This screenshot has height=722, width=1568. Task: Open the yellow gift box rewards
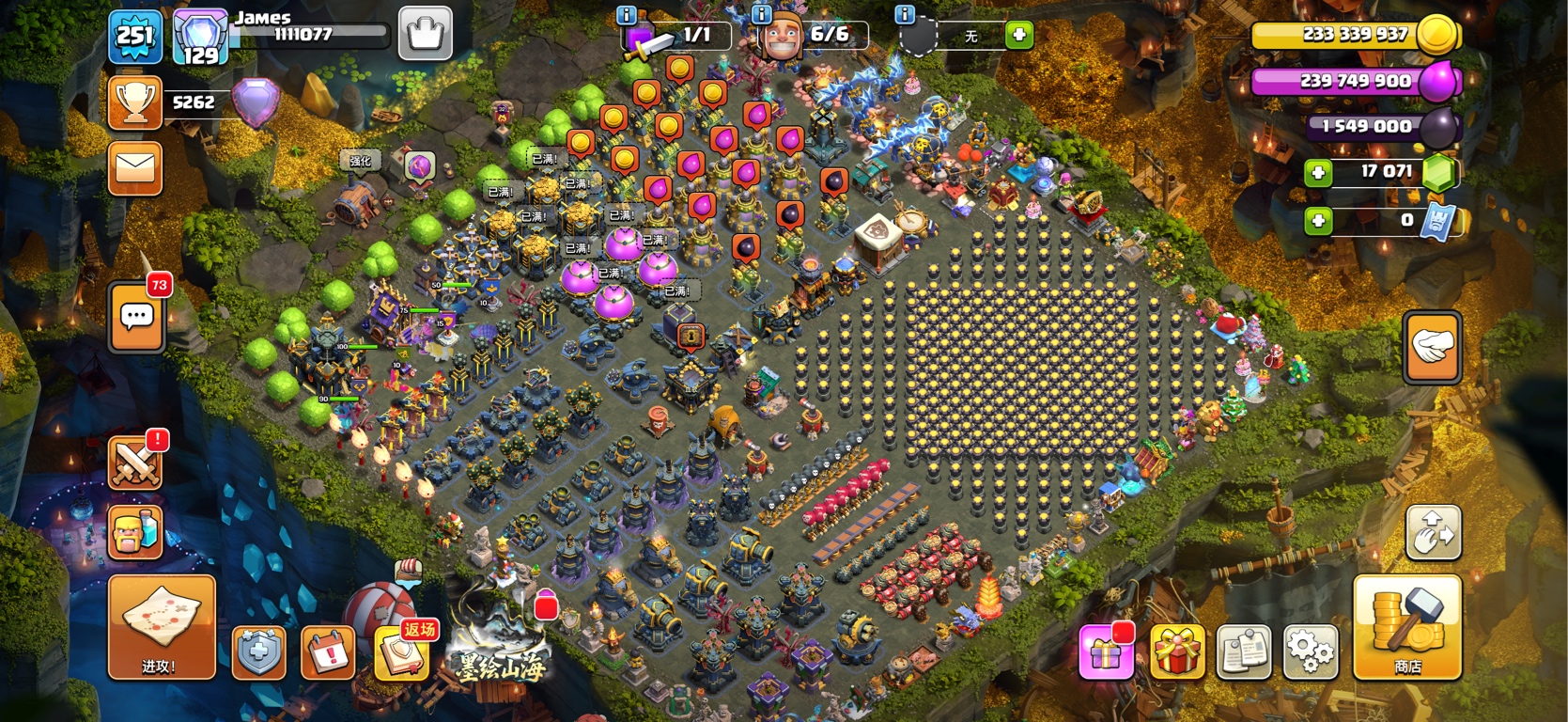coord(1176,651)
